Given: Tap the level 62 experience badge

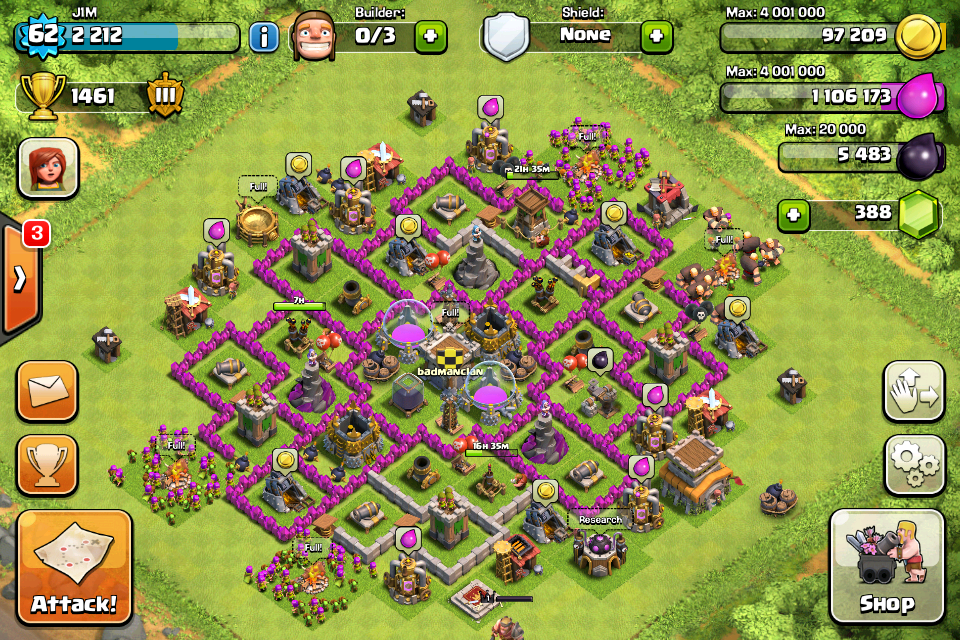Looking at the screenshot, I should [x=41, y=37].
